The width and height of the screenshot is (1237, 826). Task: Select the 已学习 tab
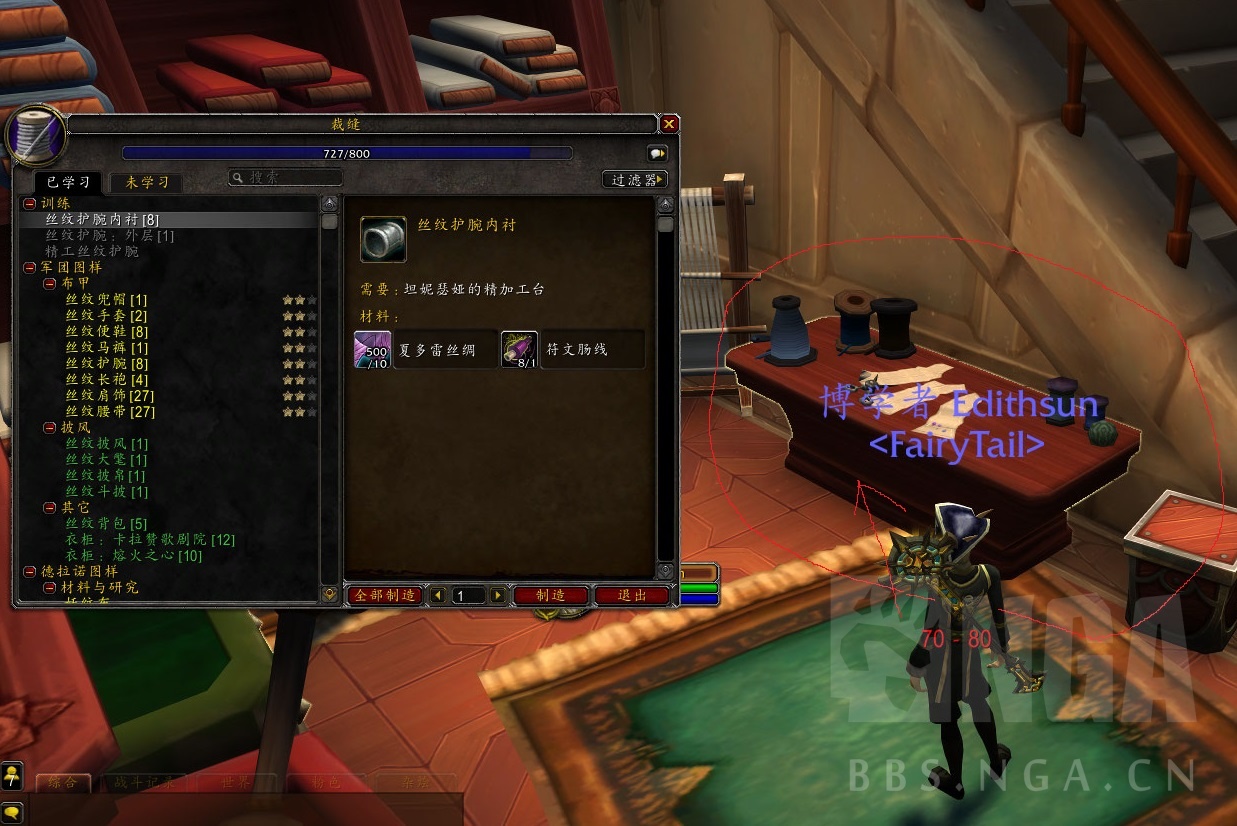[70, 182]
